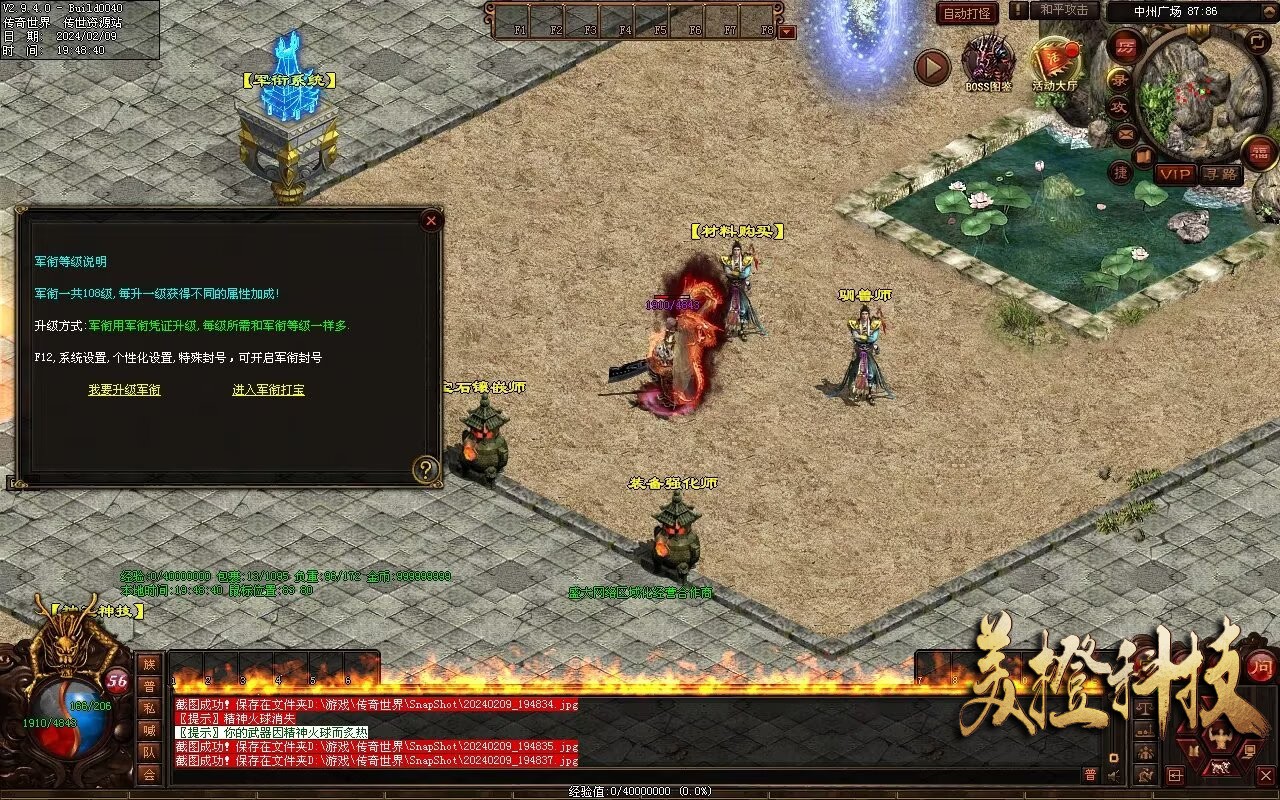
Task: Open the VIP panel
Action: click(x=1175, y=174)
